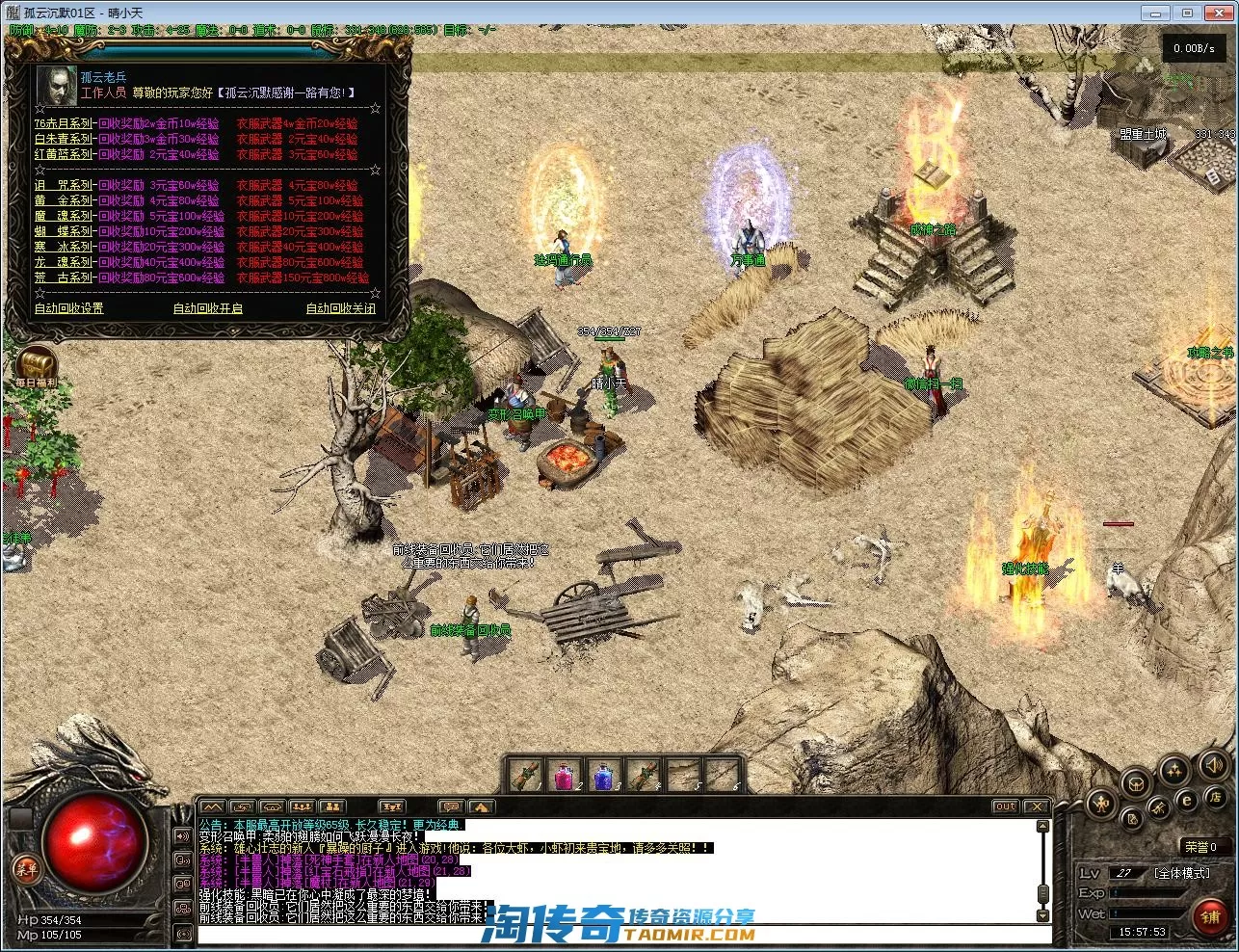1239x952 pixels.
Task: Select the 白朱青系列 recycle link
Action: click(x=64, y=139)
